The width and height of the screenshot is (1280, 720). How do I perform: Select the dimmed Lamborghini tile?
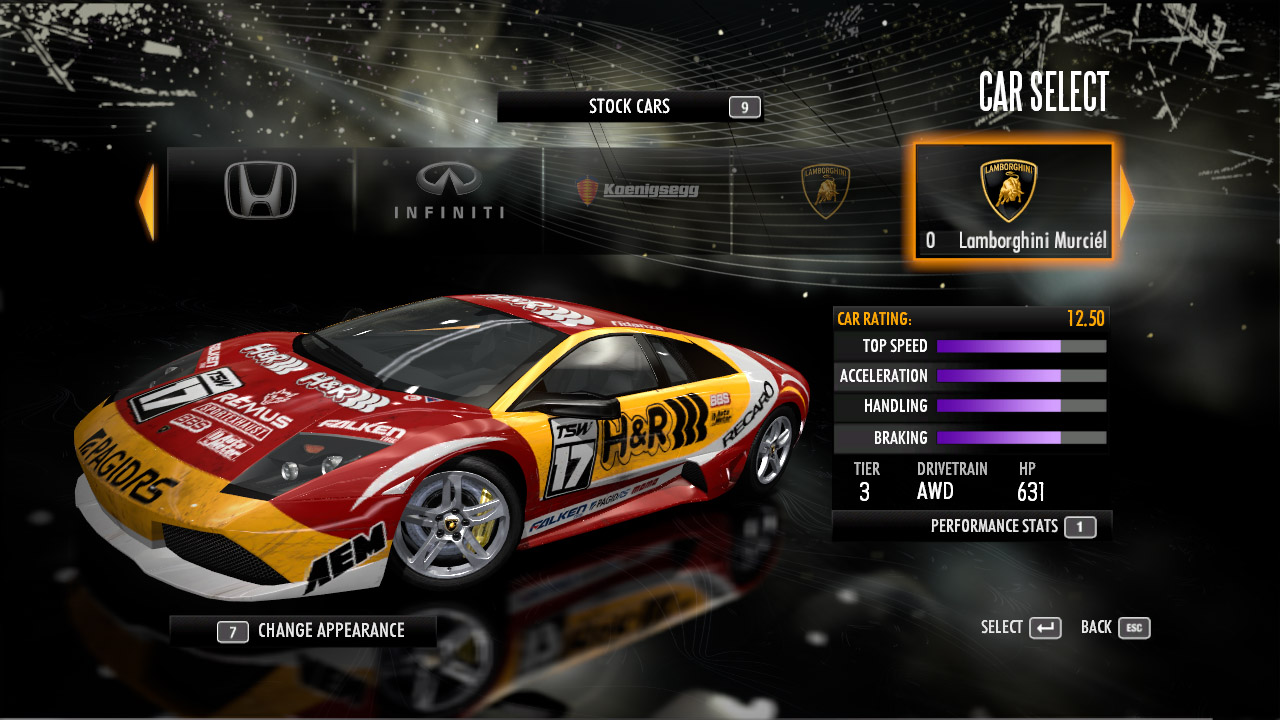825,191
